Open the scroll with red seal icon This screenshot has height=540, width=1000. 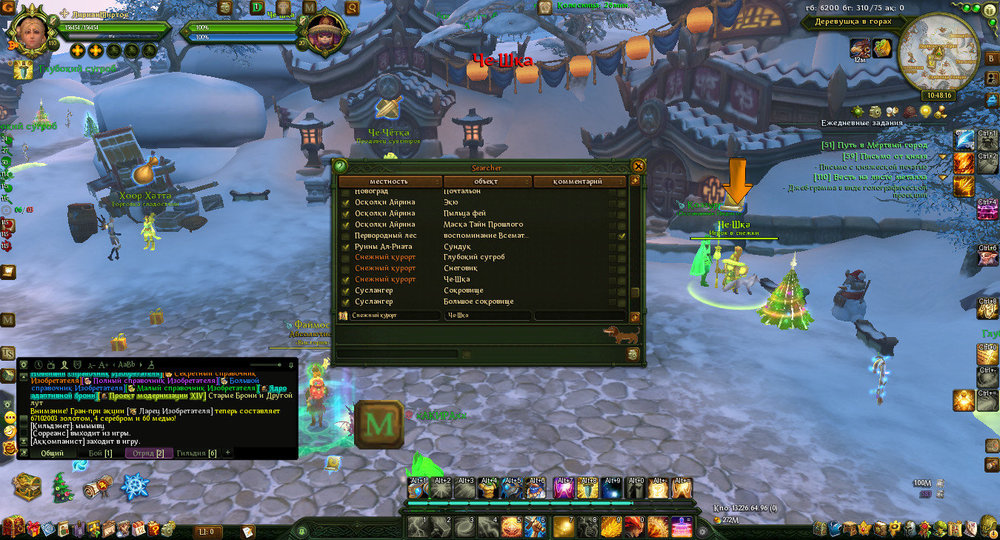[x=99, y=487]
